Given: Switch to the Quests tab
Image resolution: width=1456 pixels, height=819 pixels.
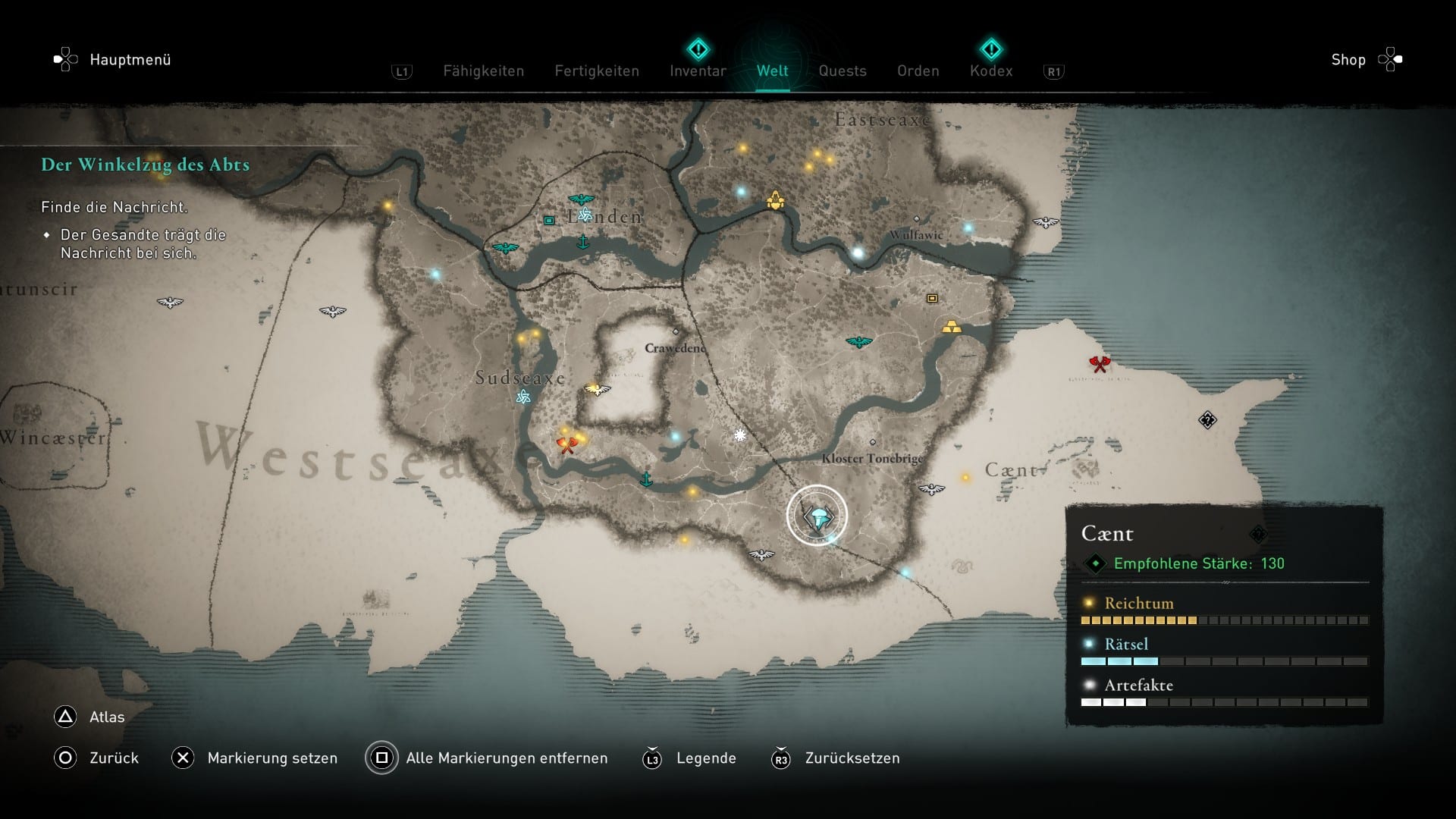Looking at the screenshot, I should click(842, 71).
